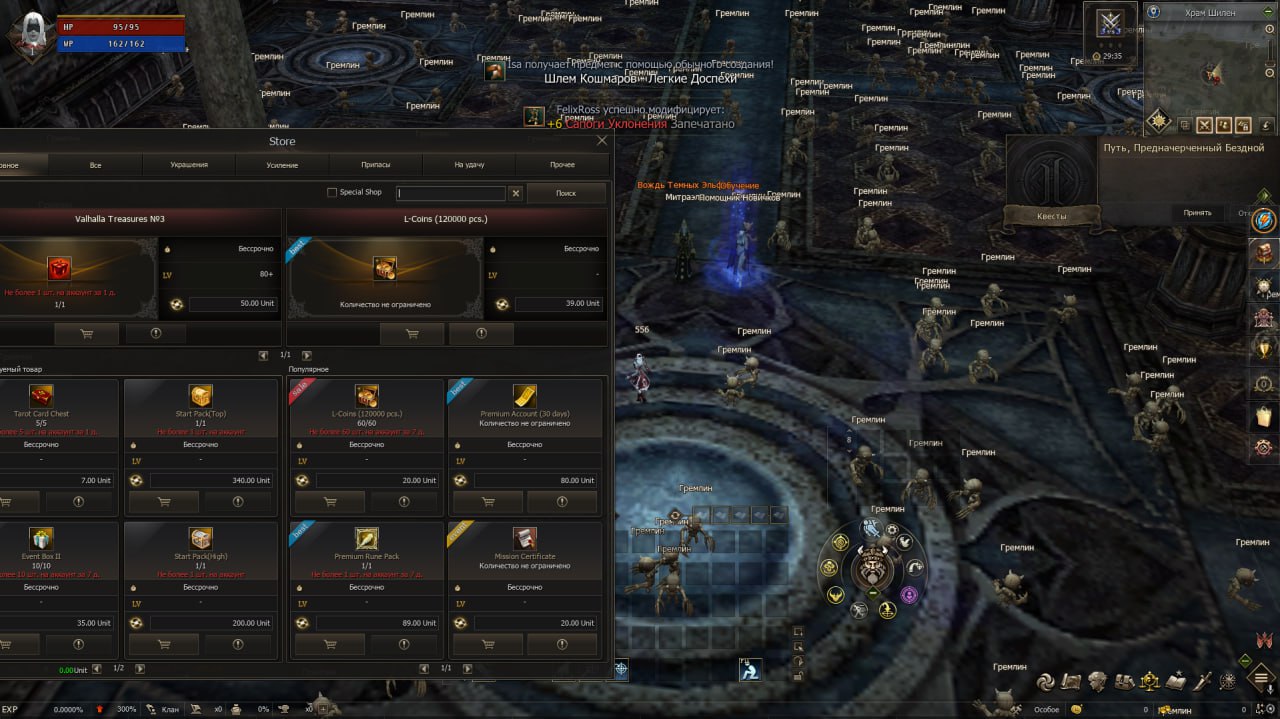The width and height of the screenshot is (1280, 719).
Task: Select the Припасы store tab
Action: point(376,164)
